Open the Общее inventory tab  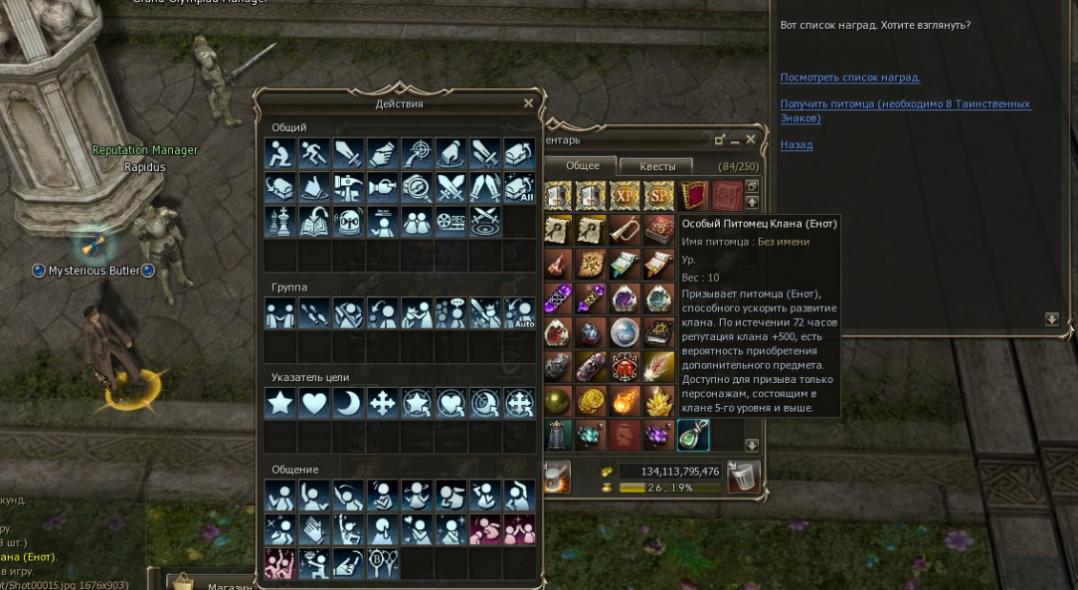[x=583, y=166]
